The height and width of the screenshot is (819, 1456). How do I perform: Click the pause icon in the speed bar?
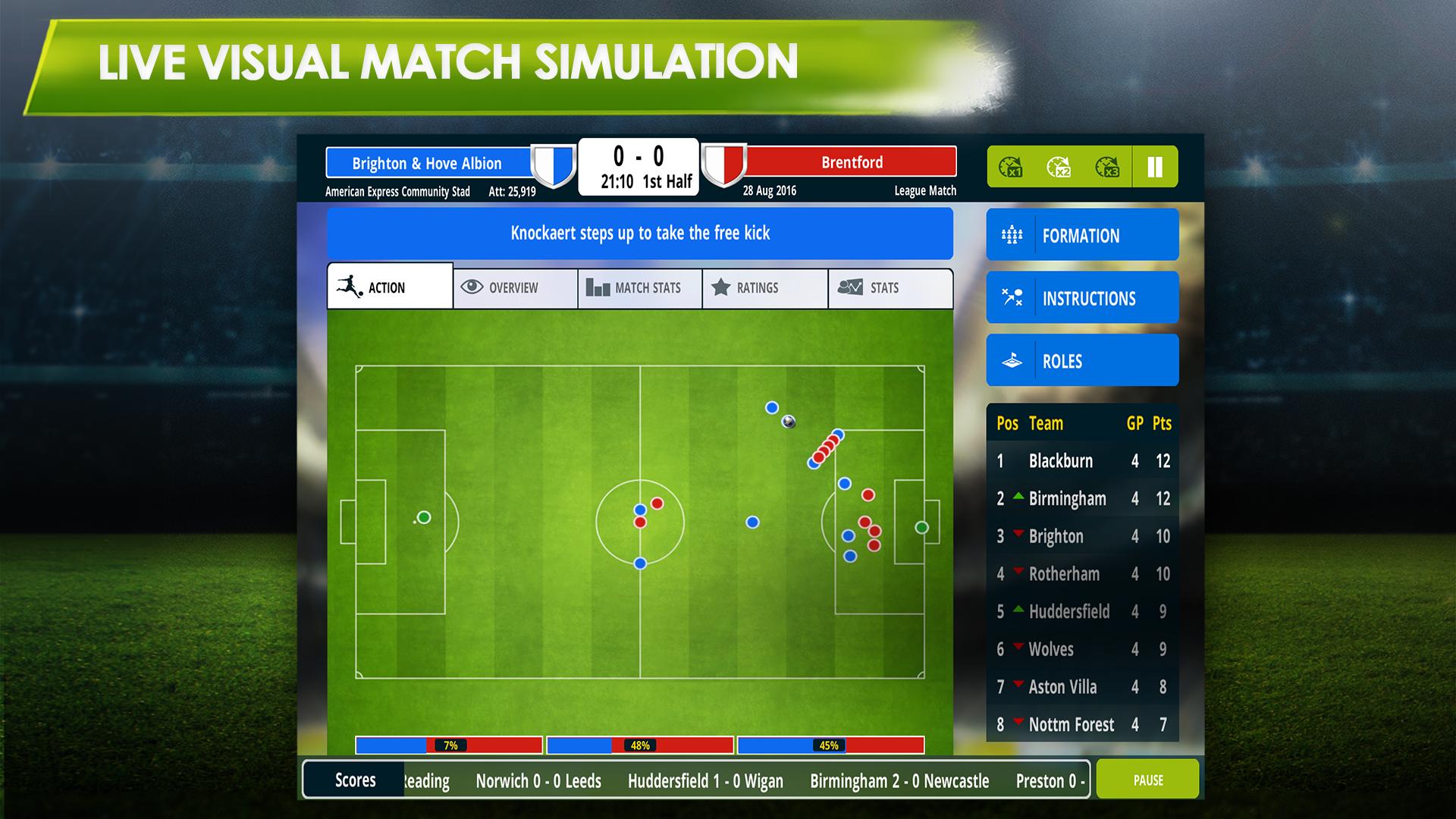(1154, 167)
